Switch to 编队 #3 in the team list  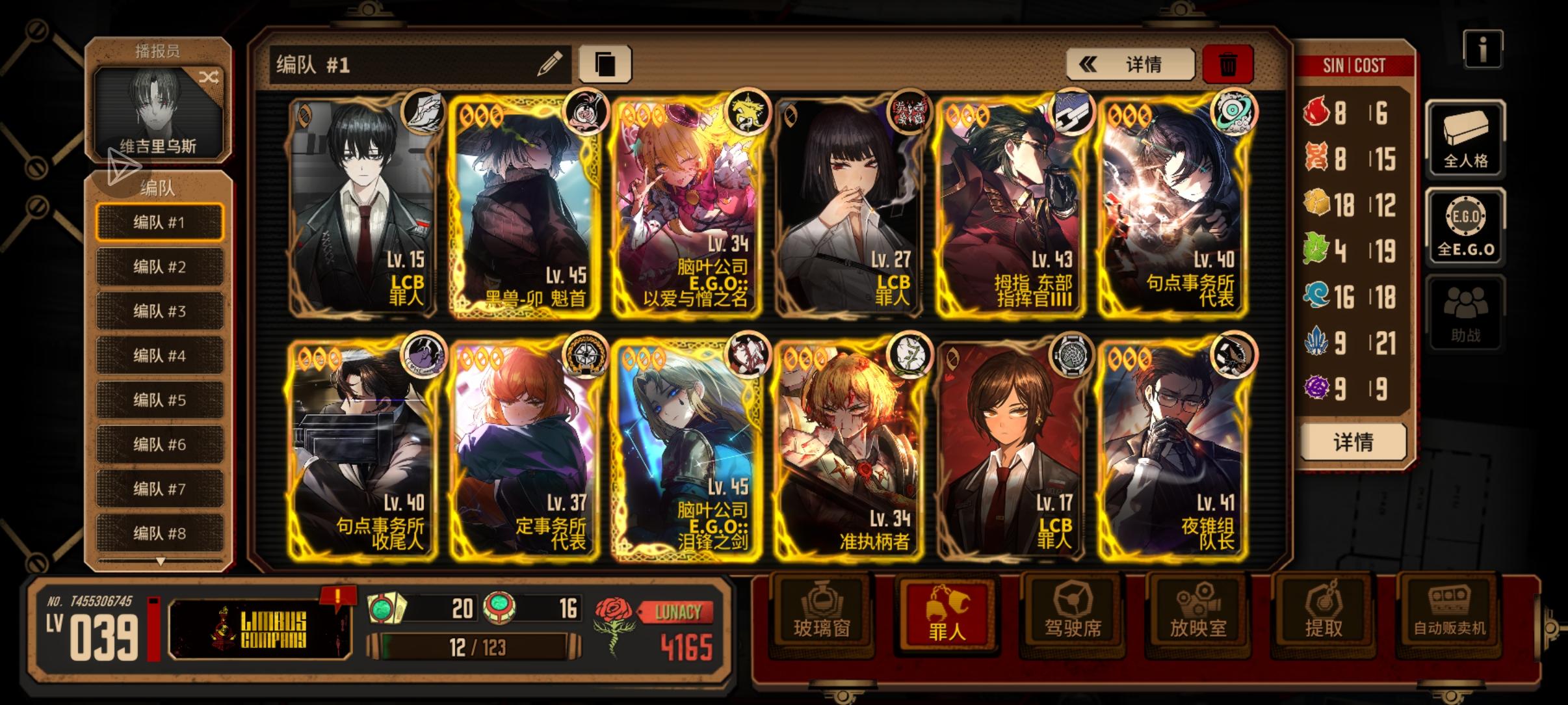[x=159, y=311]
